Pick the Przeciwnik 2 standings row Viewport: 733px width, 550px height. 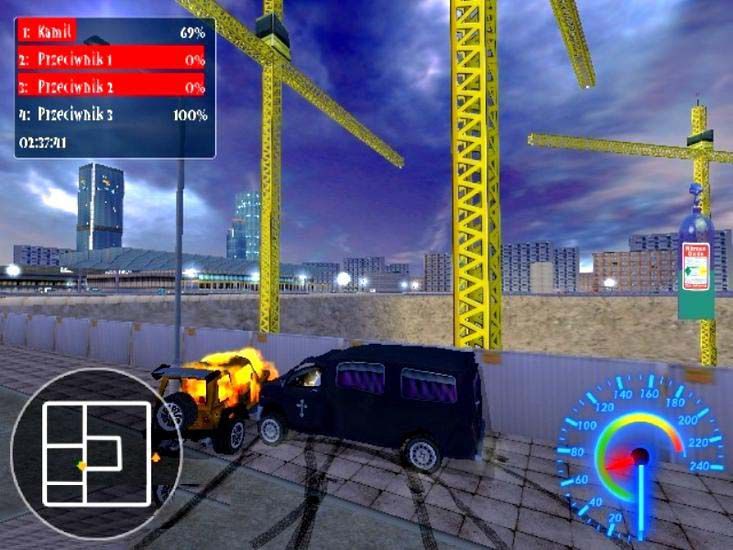[112, 86]
